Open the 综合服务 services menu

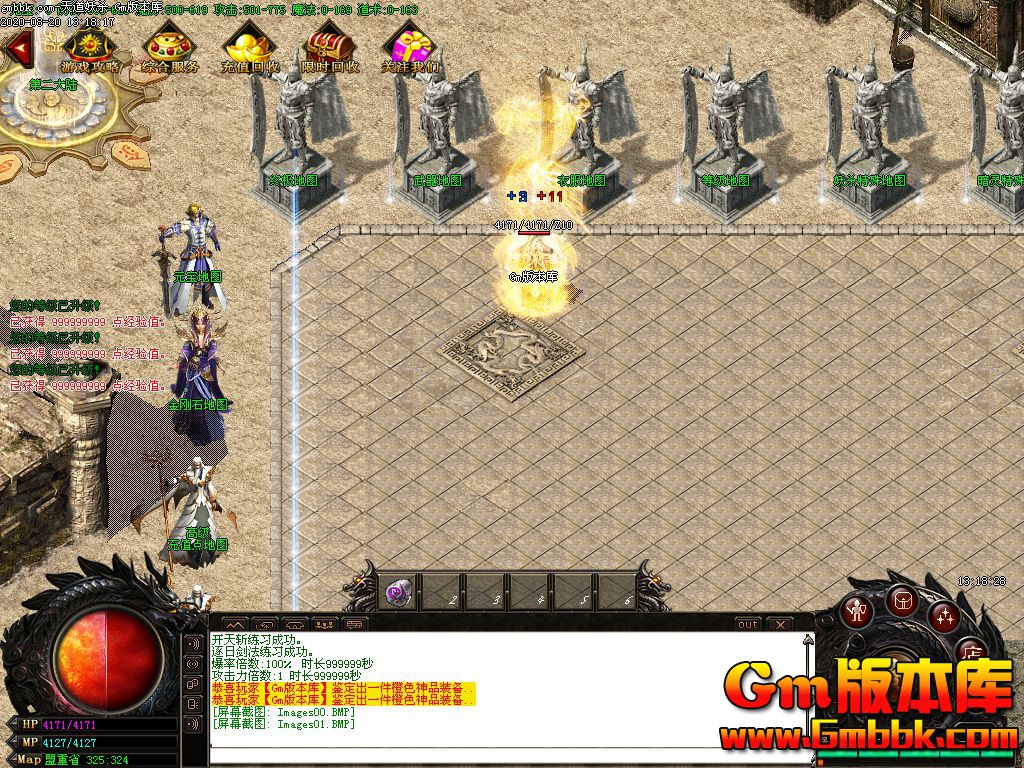(x=169, y=49)
